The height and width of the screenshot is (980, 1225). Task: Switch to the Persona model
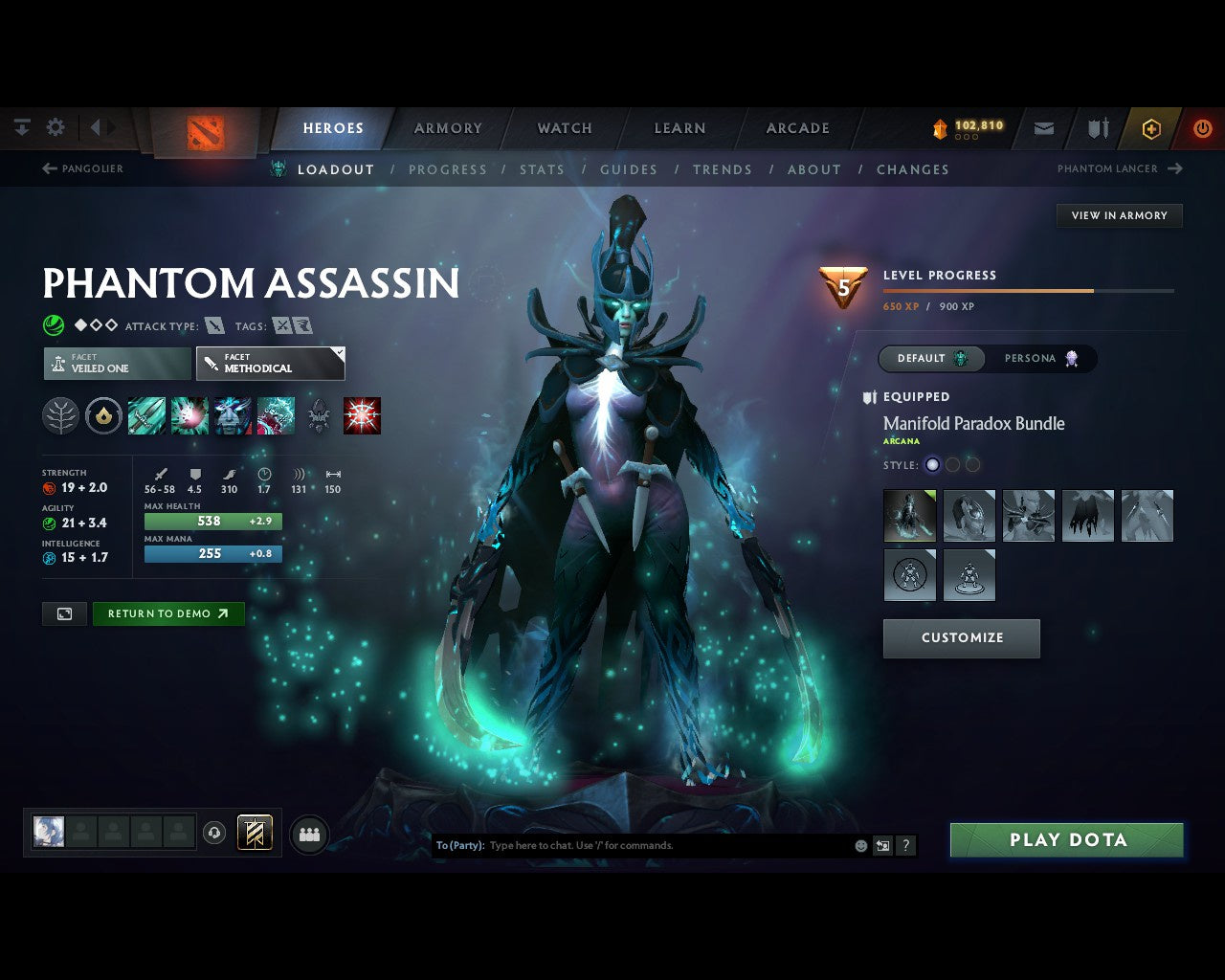[1040, 359]
